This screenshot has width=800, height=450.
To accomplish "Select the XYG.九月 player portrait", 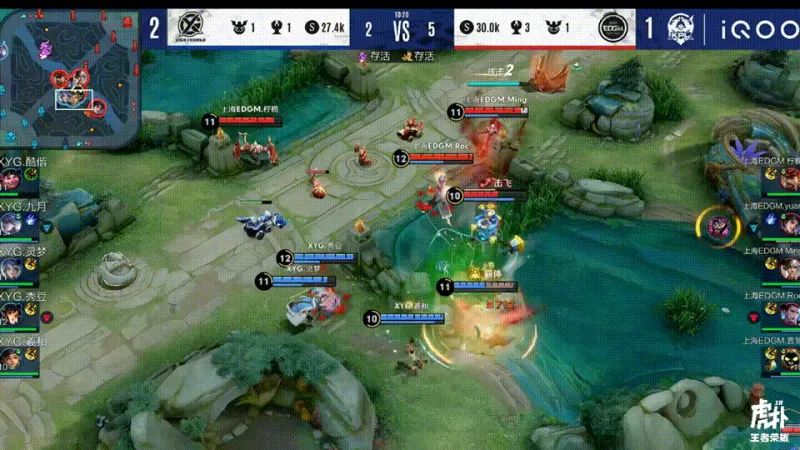I will [11, 224].
